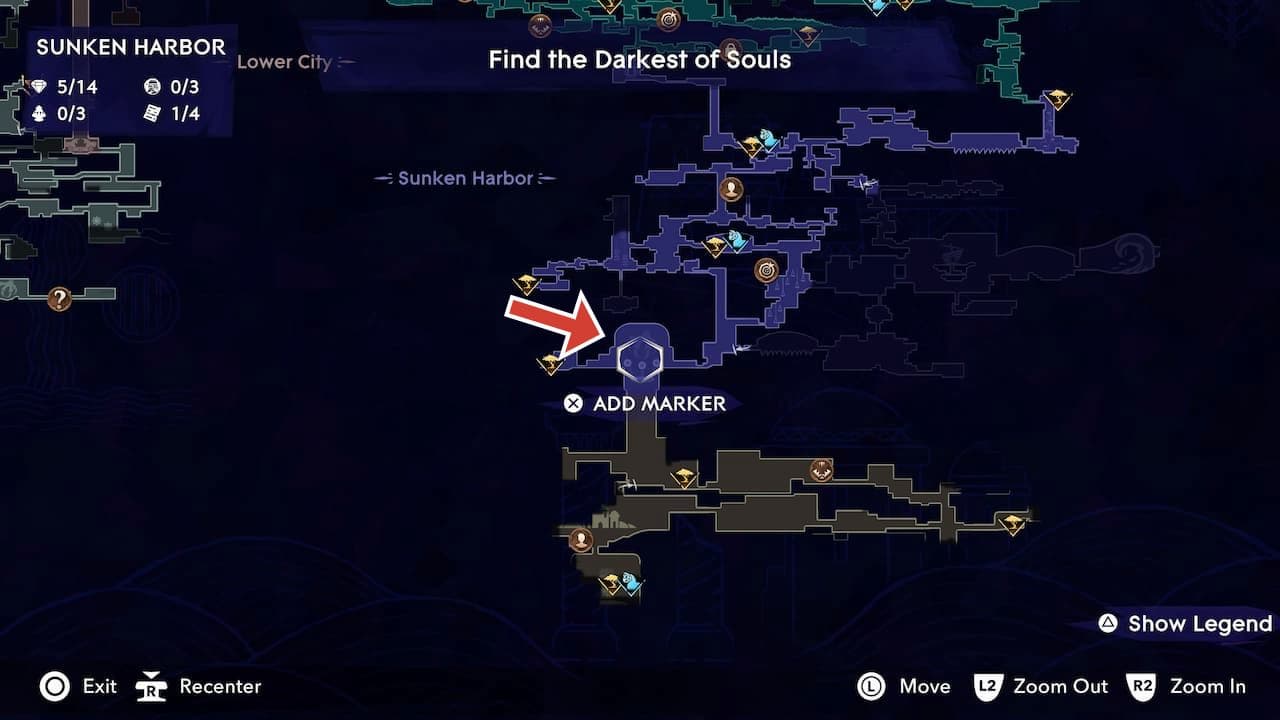The width and height of the screenshot is (1280, 720).
Task: Click the bell counter icon in the stats panel
Action: 40,113
